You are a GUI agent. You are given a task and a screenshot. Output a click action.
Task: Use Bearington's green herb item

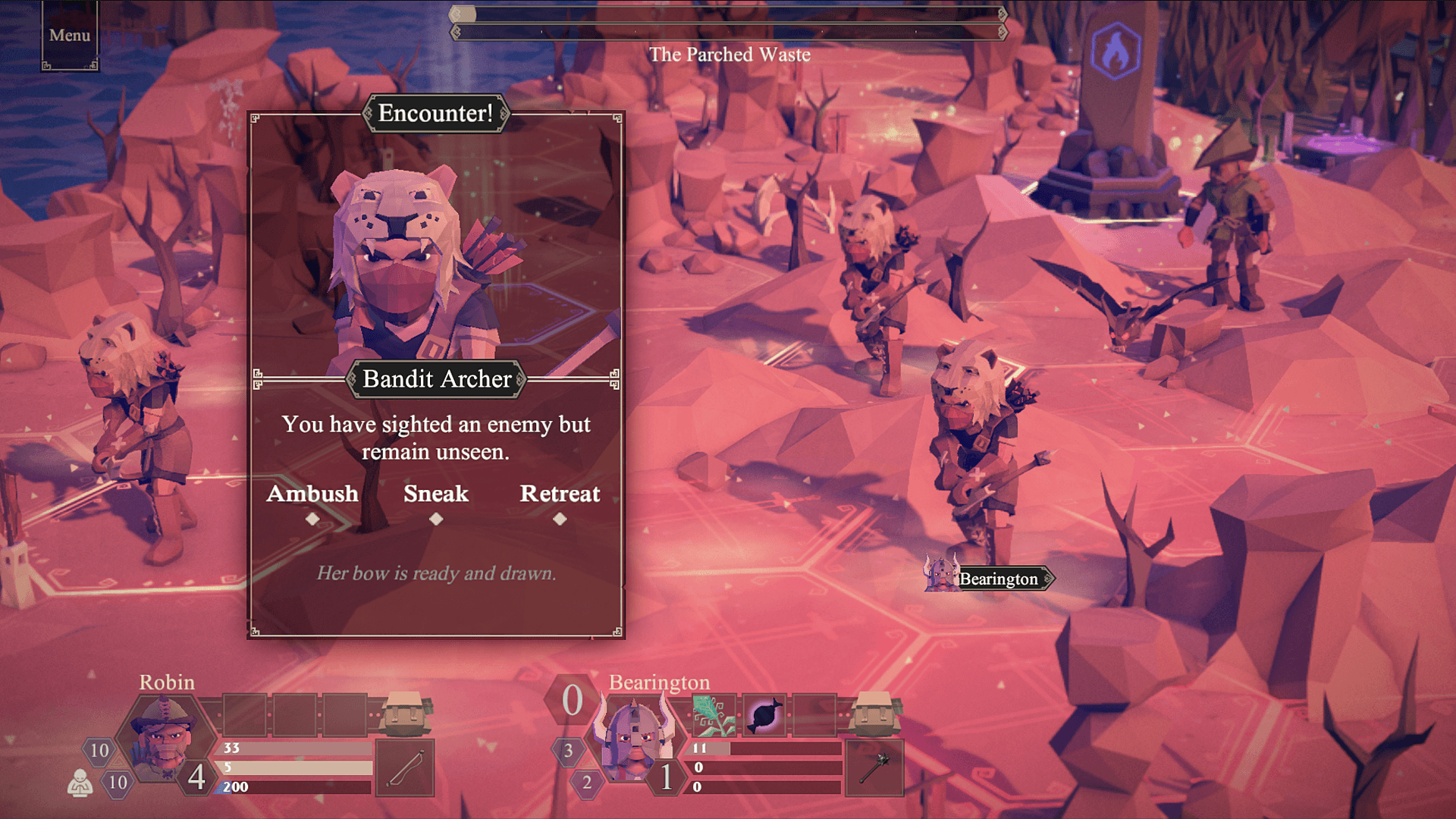[x=714, y=715]
